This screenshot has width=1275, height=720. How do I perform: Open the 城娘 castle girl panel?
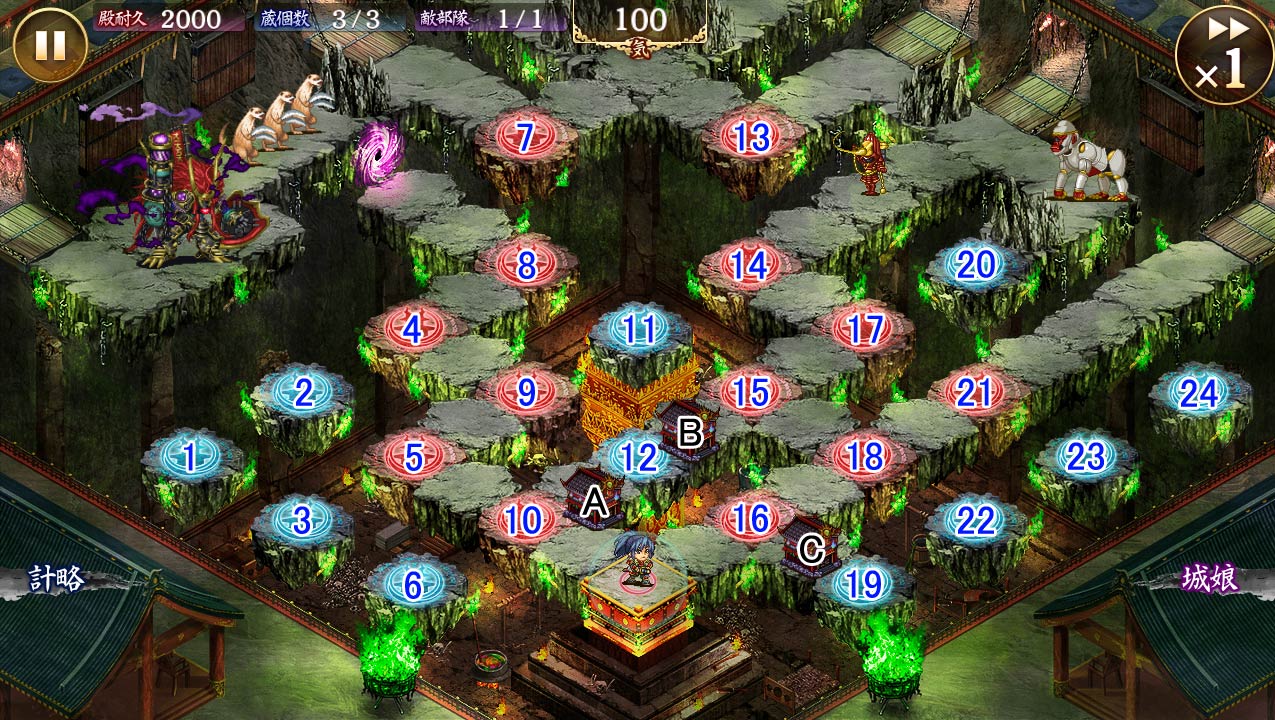1211,578
